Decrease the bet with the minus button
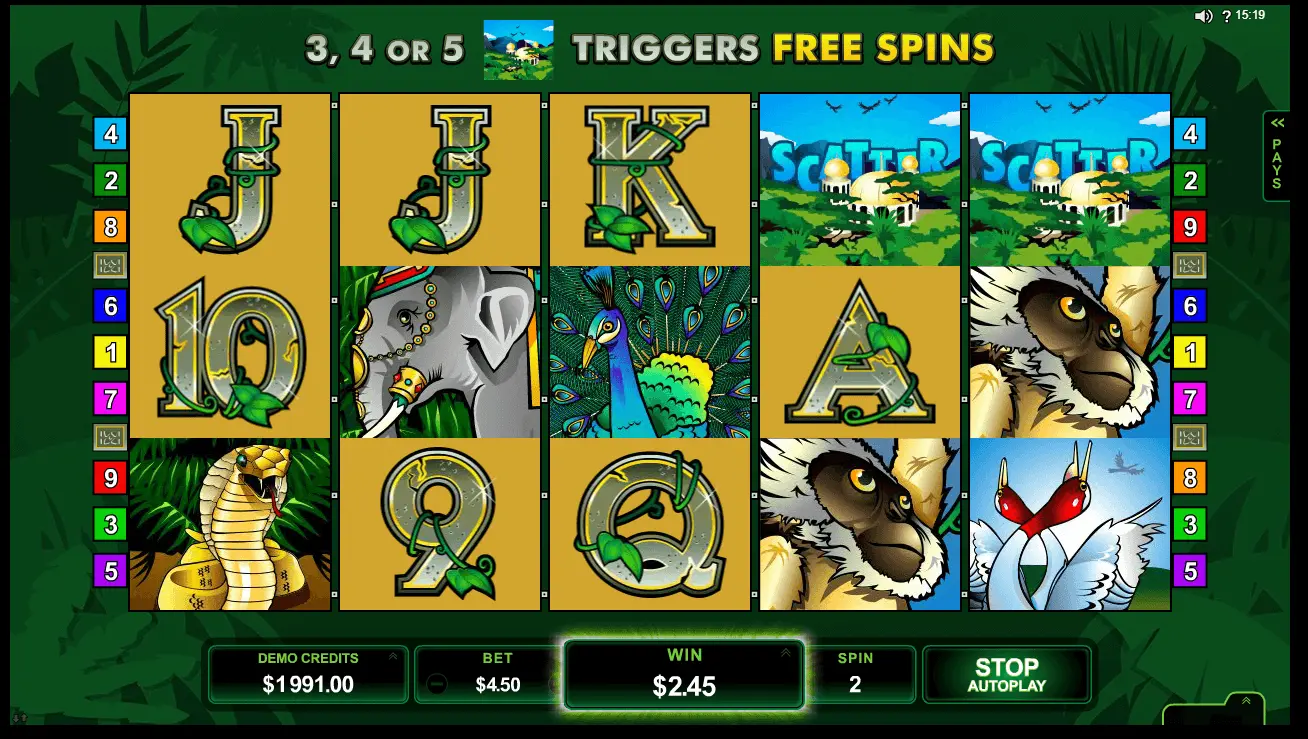This screenshot has width=1308, height=739. [436, 685]
